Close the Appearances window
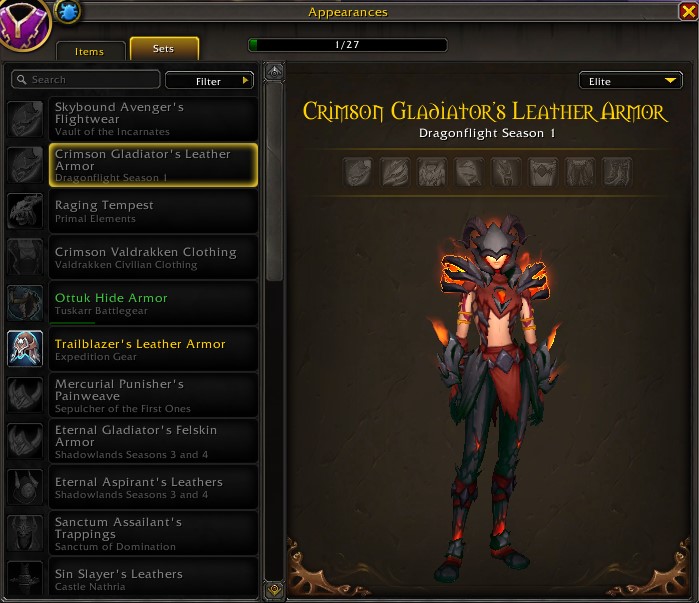This screenshot has height=603, width=699. tap(687, 11)
